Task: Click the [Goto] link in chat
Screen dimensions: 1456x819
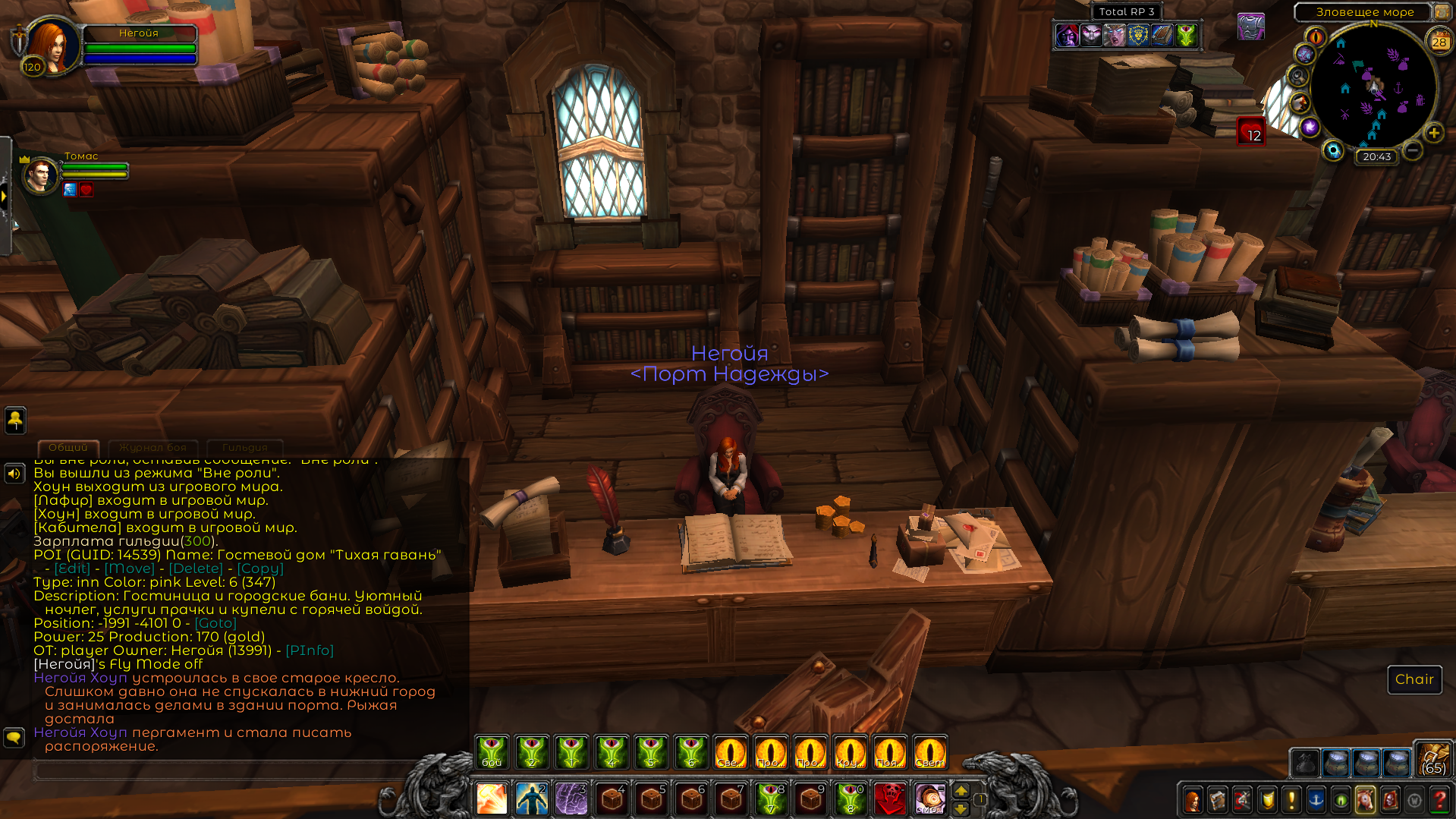Action: coord(215,623)
